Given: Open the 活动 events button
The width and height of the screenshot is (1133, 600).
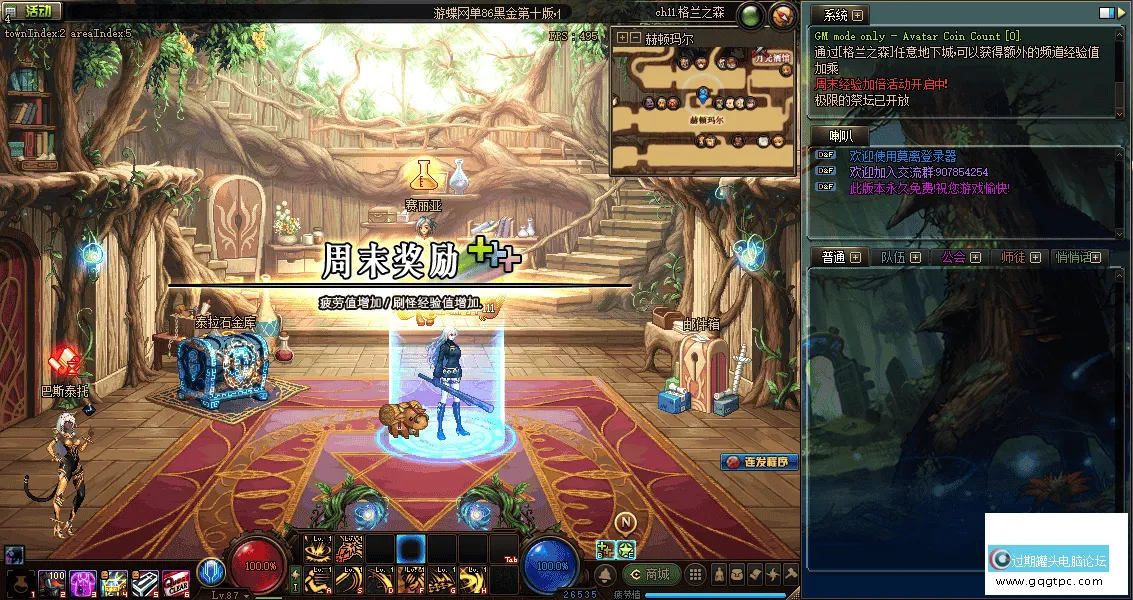Looking at the screenshot, I should pos(33,10).
